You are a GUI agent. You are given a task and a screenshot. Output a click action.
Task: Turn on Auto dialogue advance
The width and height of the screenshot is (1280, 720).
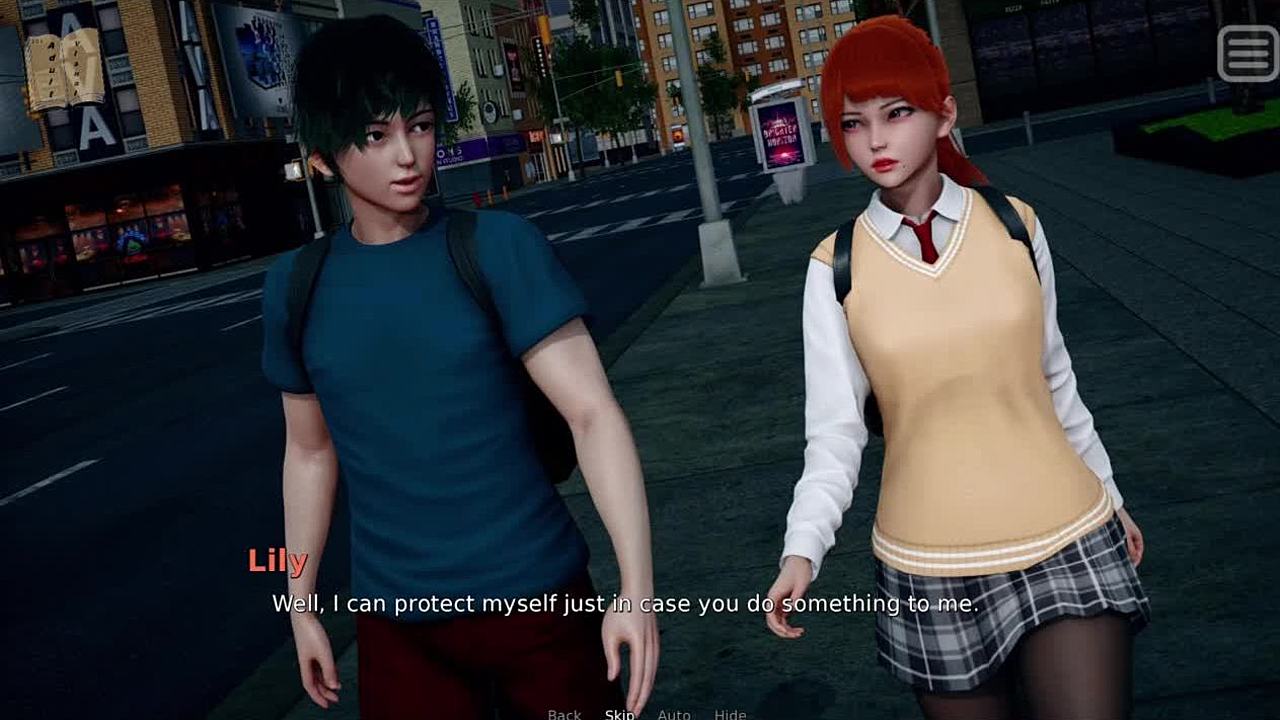pos(674,714)
